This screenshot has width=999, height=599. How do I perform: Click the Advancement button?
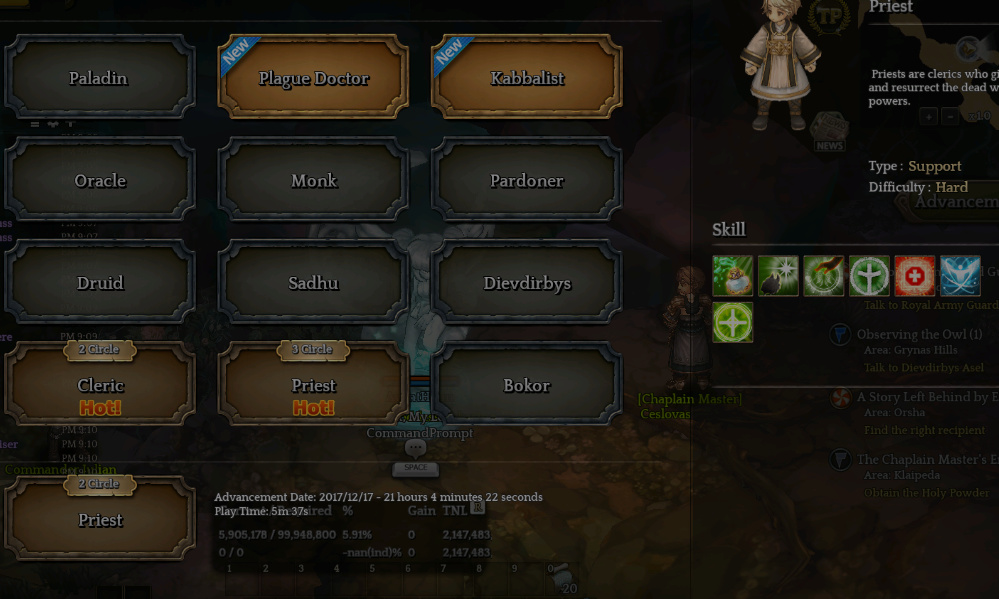[955, 201]
